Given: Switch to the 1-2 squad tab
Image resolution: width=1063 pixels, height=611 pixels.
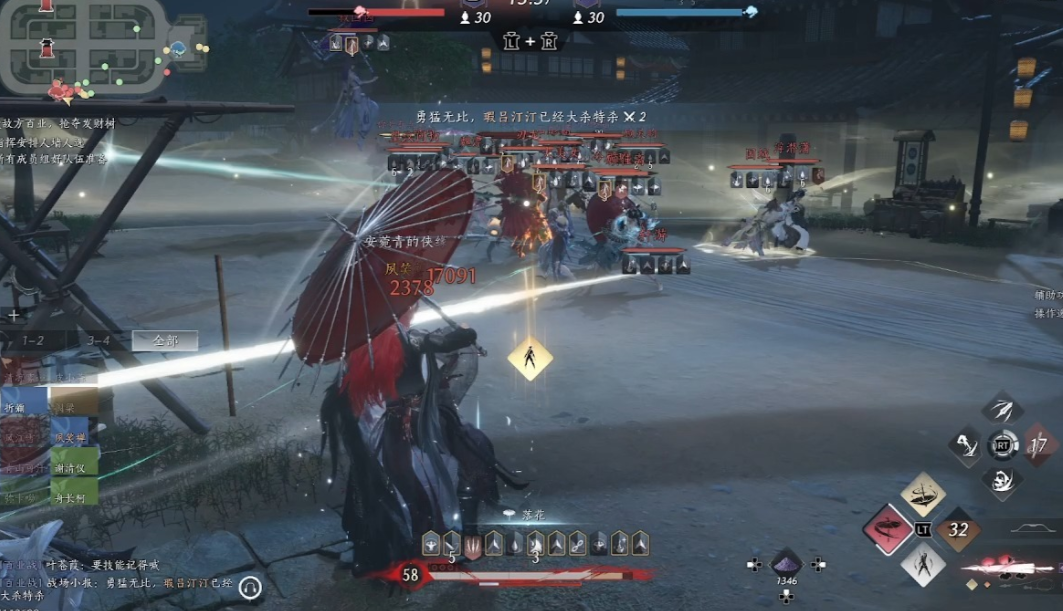Looking at the screenshot, I should [33, 341].
